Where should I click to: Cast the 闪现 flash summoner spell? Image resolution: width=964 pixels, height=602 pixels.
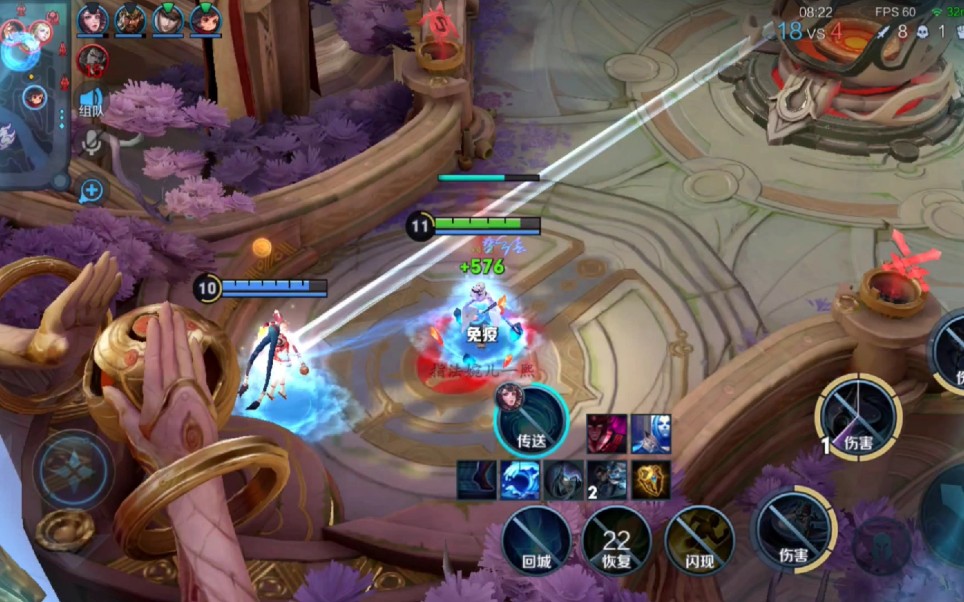click(x=699, y=542)
